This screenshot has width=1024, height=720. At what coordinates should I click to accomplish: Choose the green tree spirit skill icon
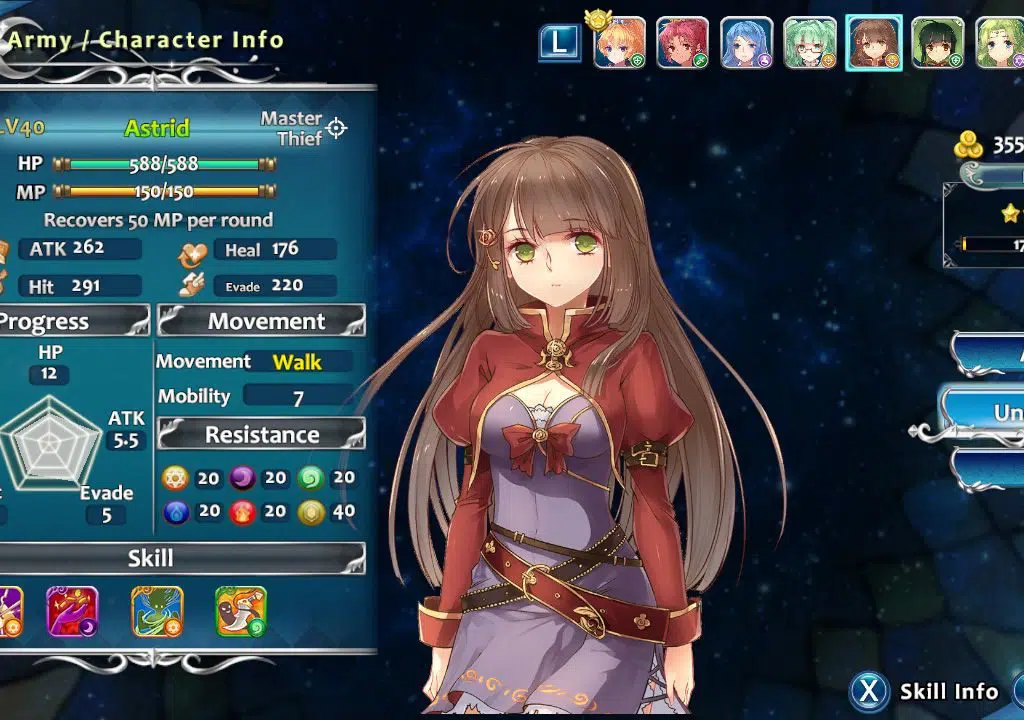click(x=158, y=612)
